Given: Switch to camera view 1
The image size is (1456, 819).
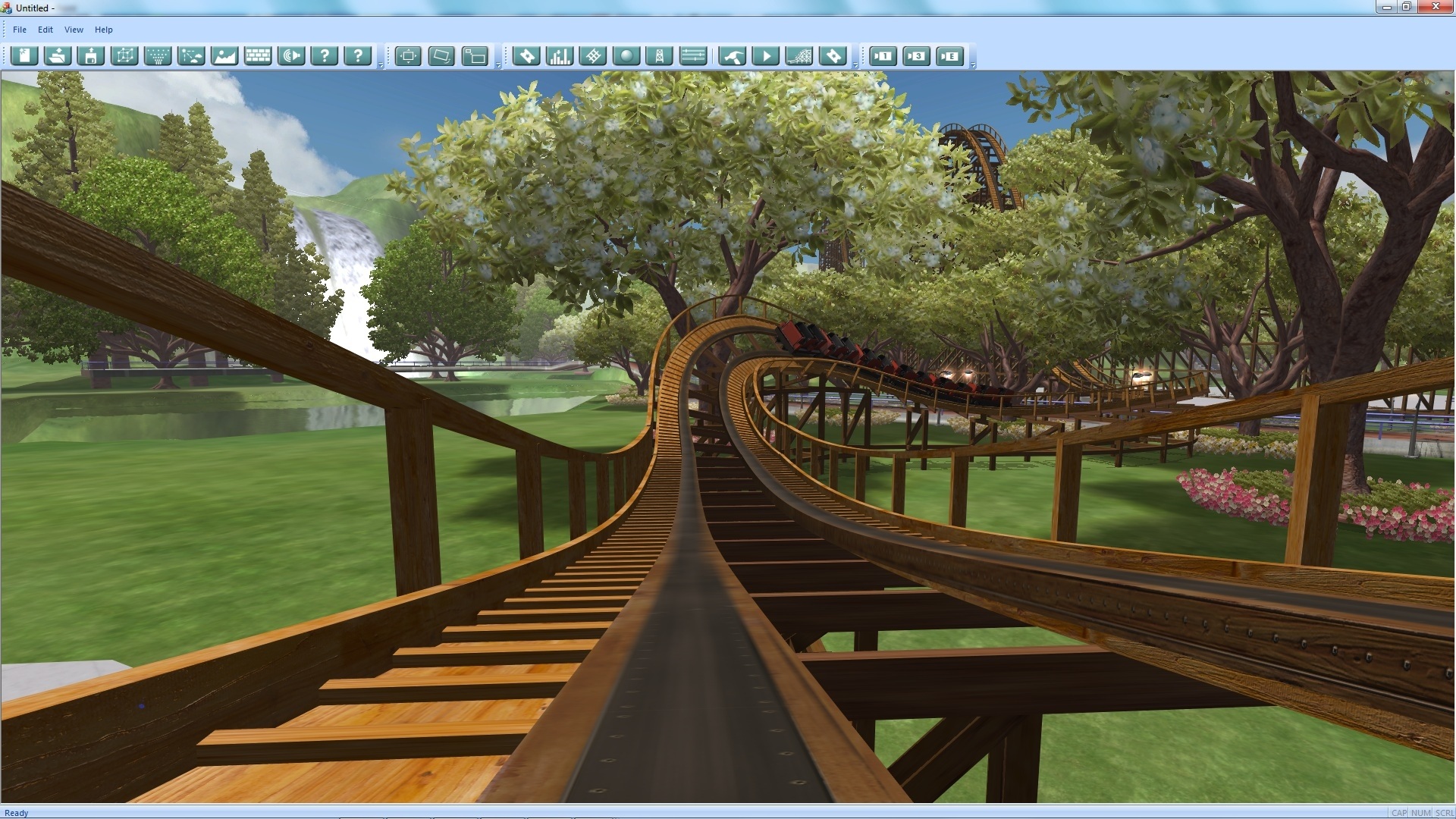Looking at the screenshot, I should tap(883, 55).
